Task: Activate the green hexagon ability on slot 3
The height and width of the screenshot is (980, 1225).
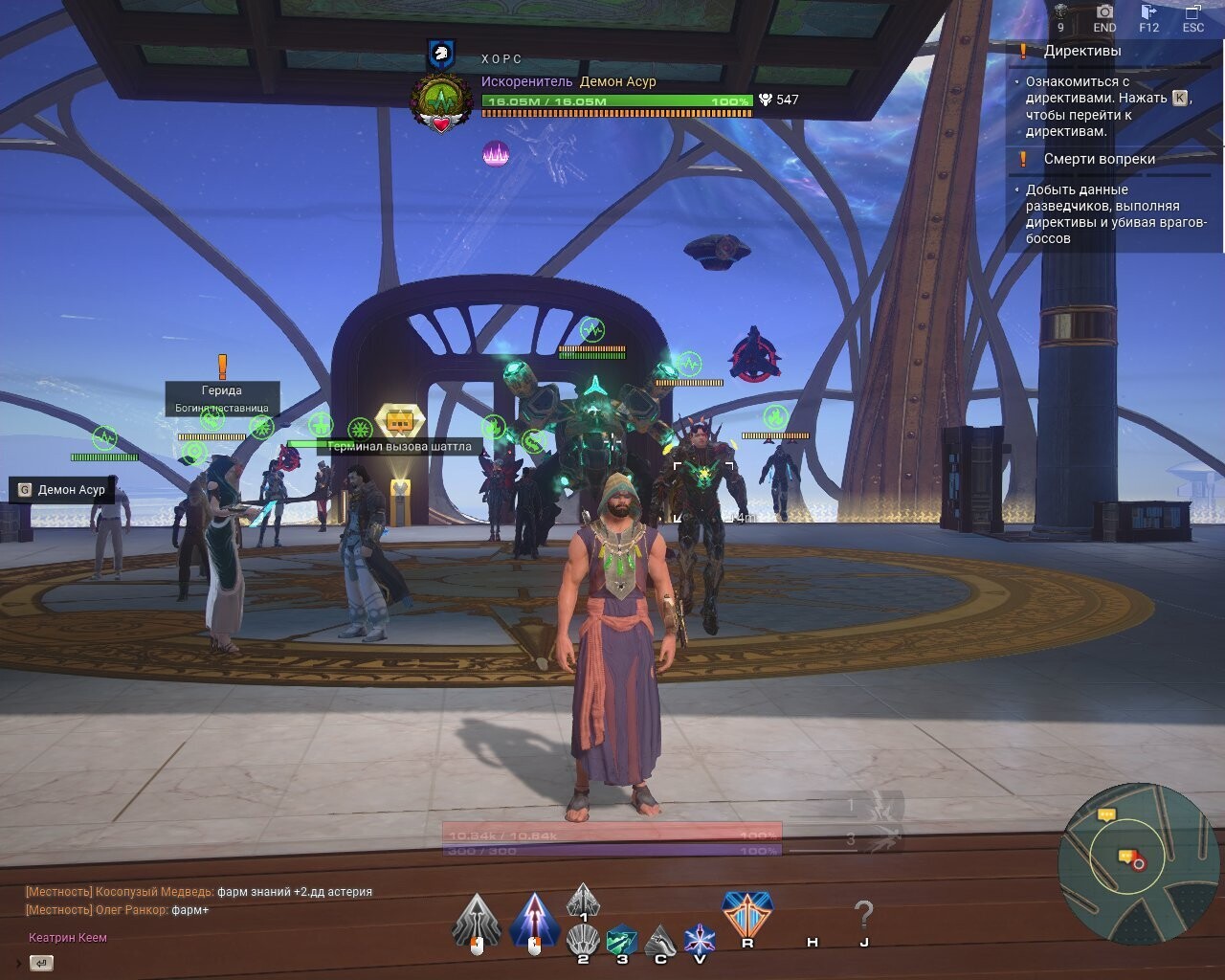Action: pyautogui.click(x=622, y=940)
